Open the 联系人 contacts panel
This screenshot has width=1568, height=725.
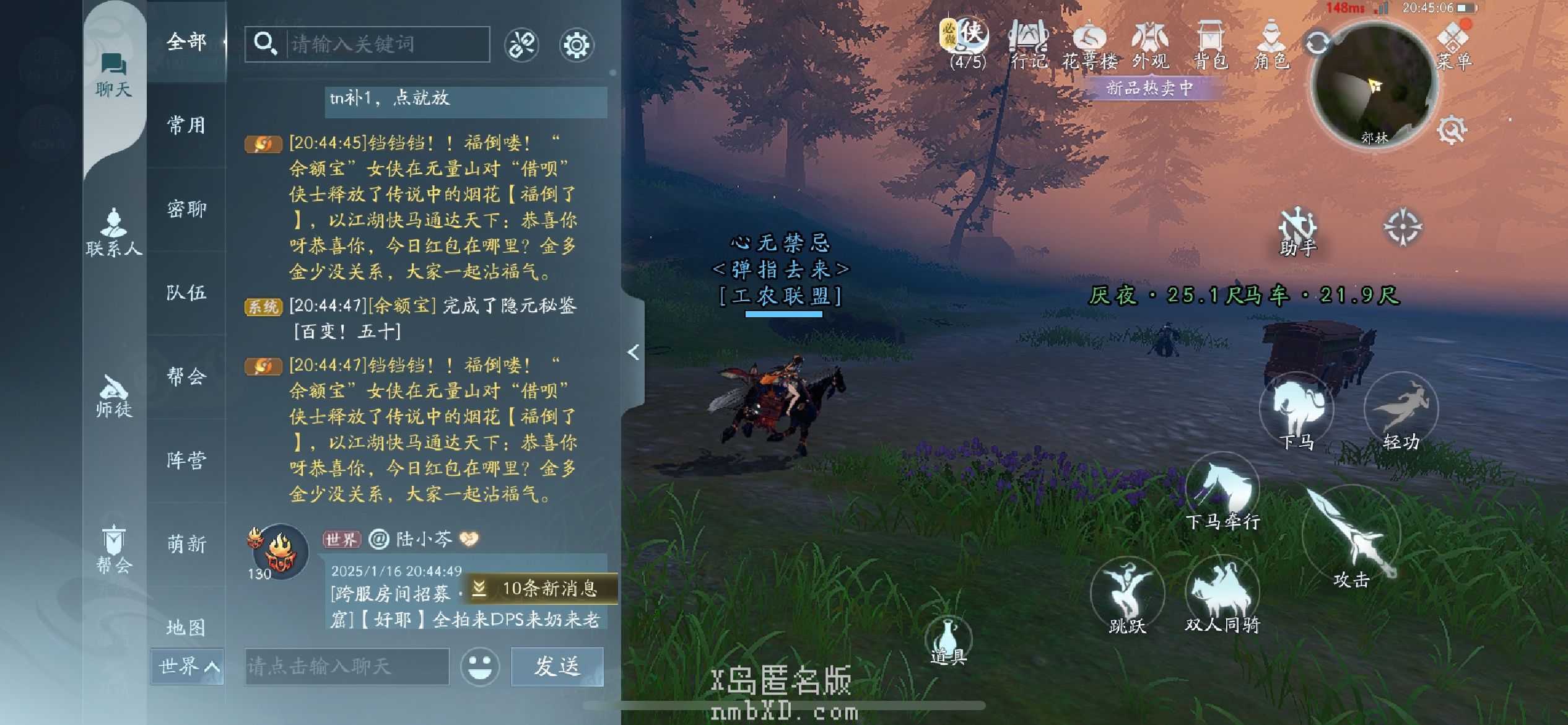(x=114, y=232)
